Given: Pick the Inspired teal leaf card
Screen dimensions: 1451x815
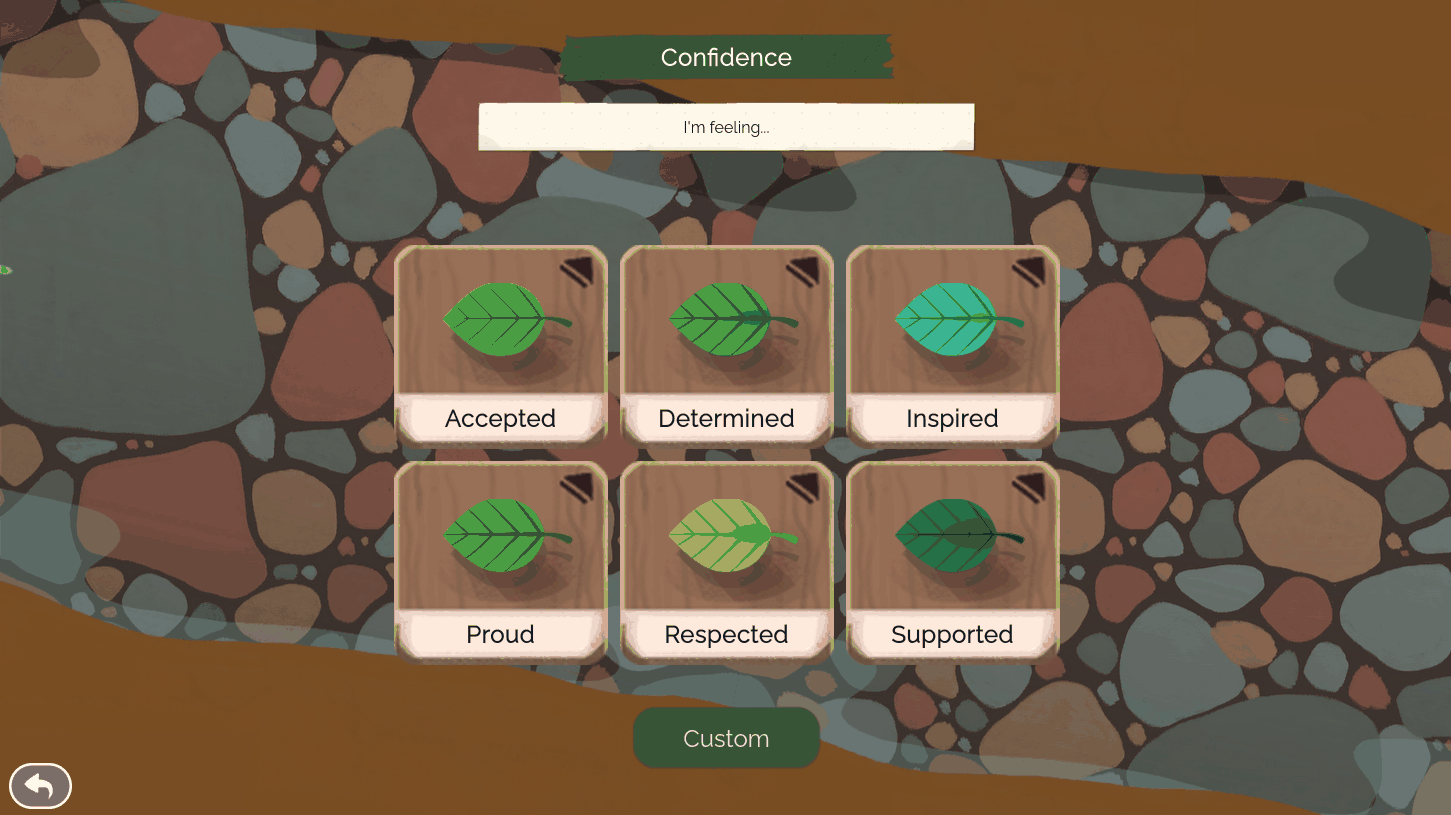Looking at the screenshot, I should [952, 345].
